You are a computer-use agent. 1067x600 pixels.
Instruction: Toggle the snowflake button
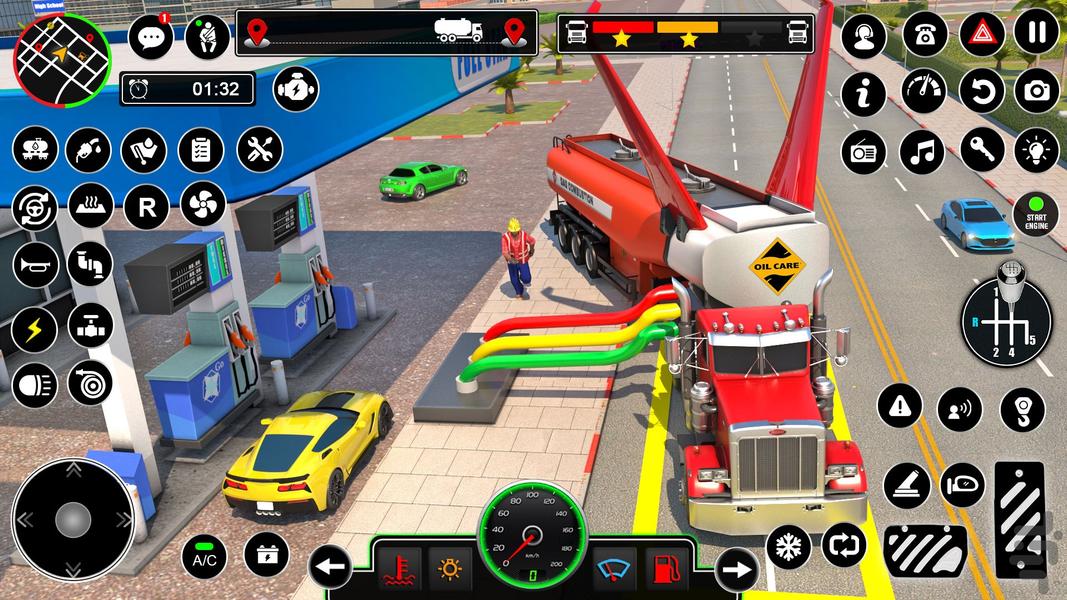click(788, 547)
